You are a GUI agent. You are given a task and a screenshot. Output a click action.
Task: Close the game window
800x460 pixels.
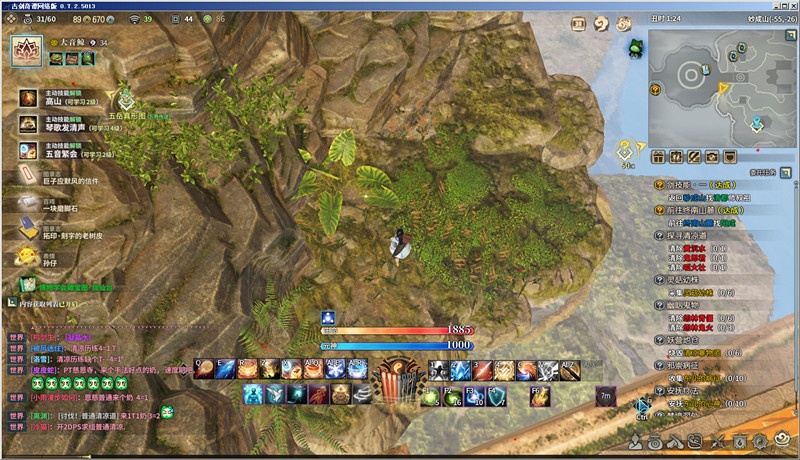(x=790, y=7)
